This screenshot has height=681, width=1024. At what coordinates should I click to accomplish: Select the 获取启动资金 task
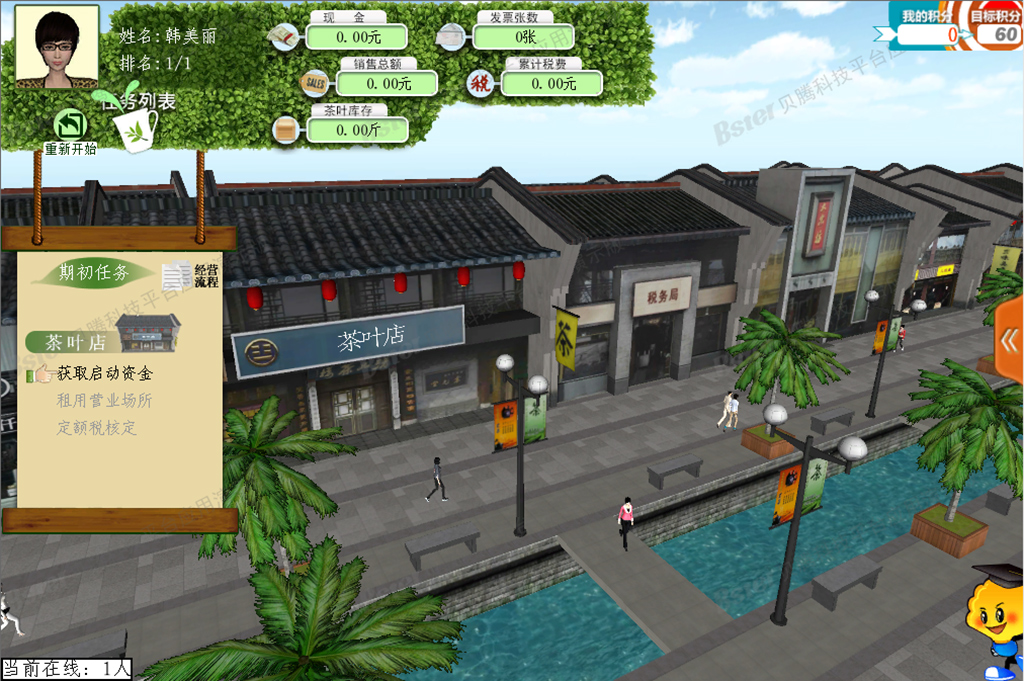pyautogui.click(x=104, y=374)
